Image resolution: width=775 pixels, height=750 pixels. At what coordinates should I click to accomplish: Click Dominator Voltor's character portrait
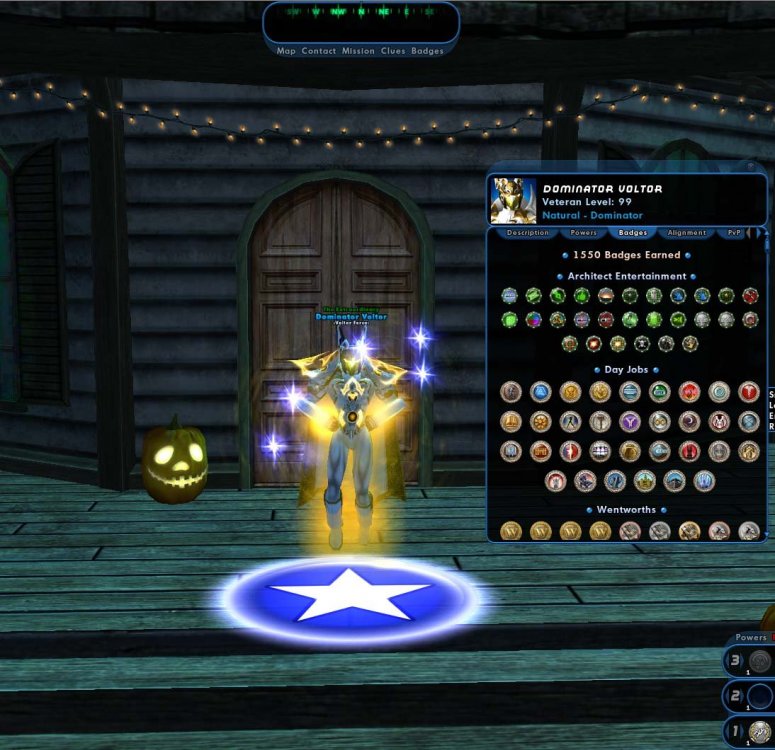[514, 201]
